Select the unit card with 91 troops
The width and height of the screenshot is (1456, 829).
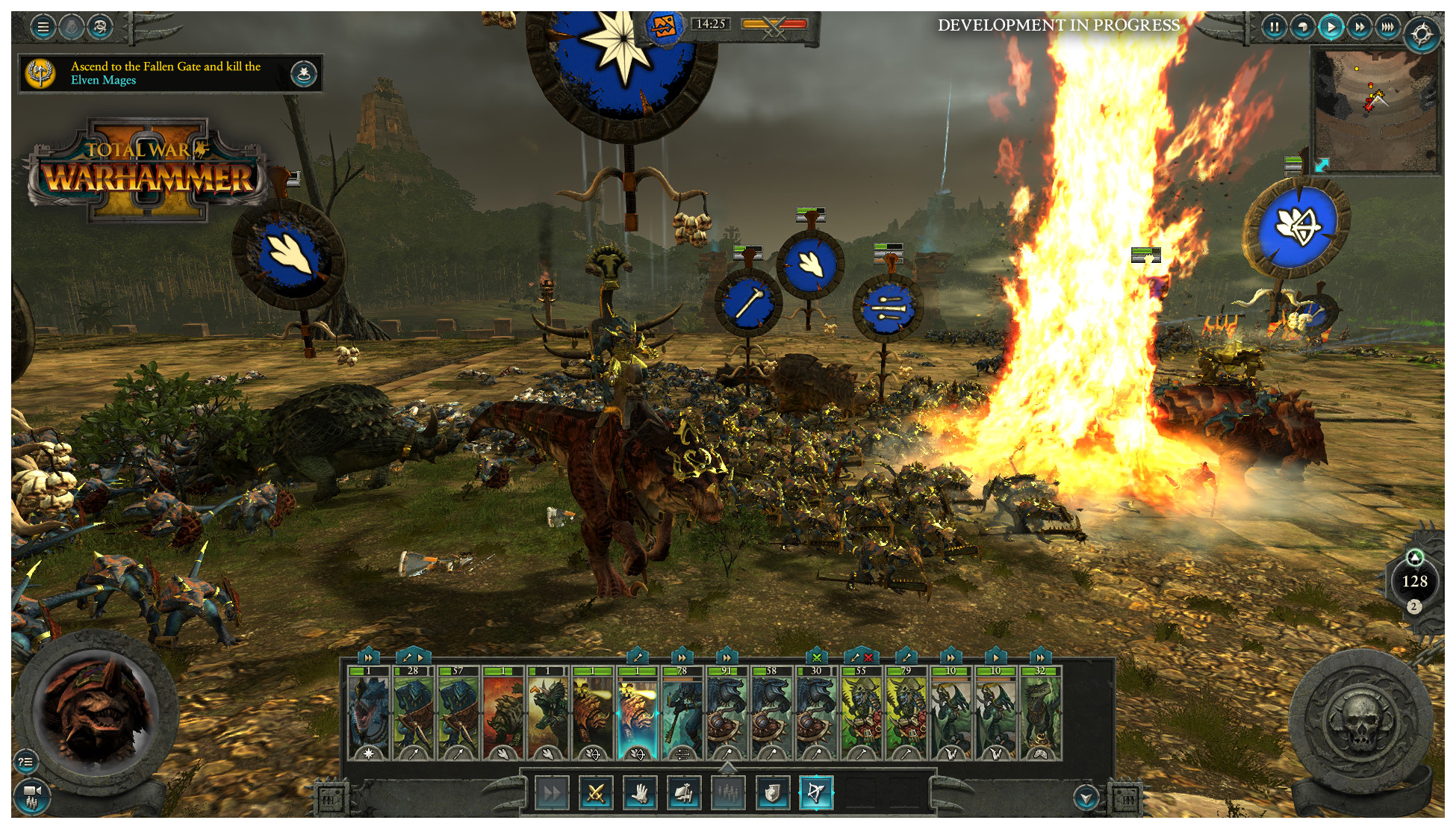coord(727,713)
